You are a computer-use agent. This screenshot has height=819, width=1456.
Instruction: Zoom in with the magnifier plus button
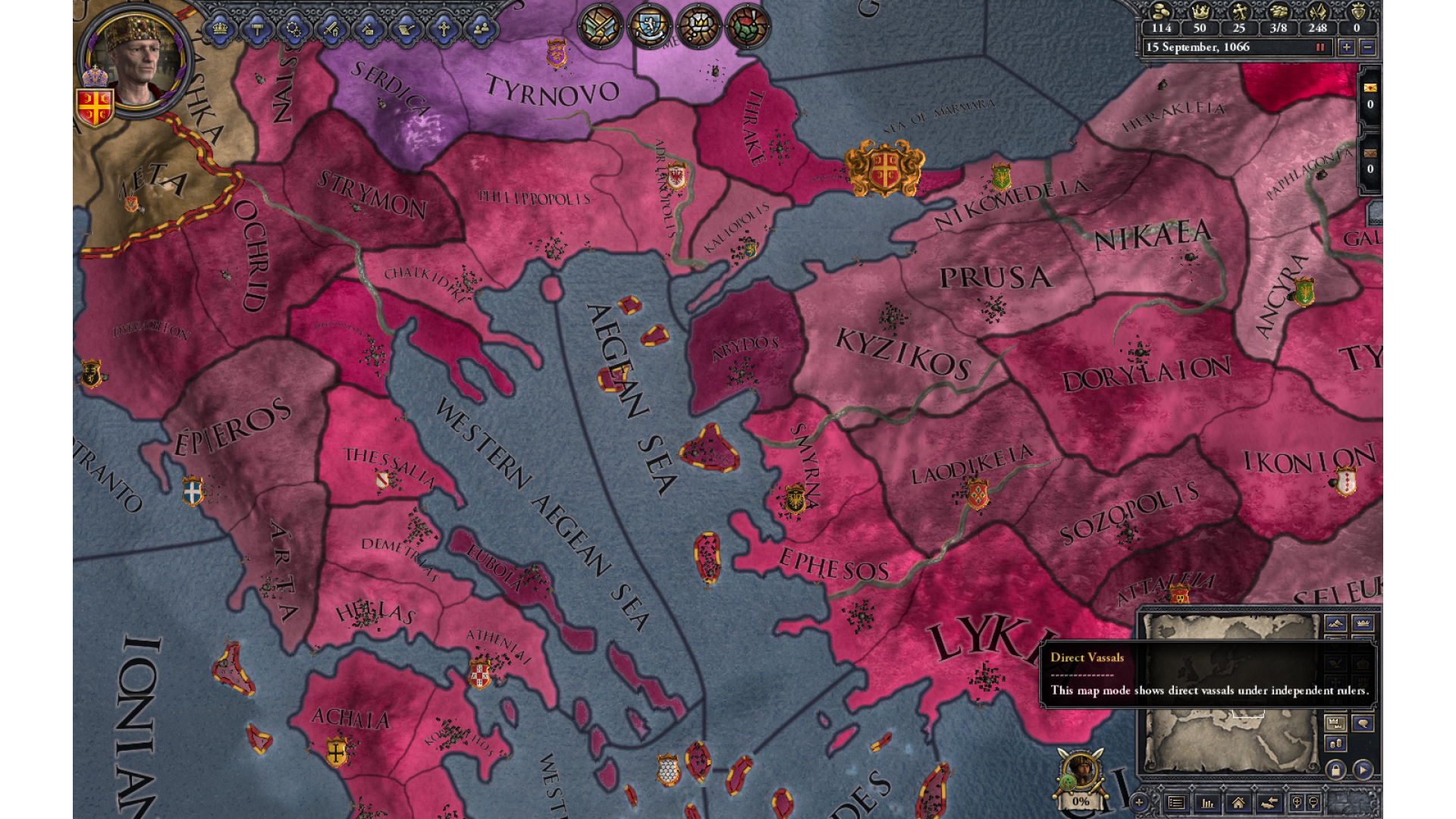(x=1297, y=802)
